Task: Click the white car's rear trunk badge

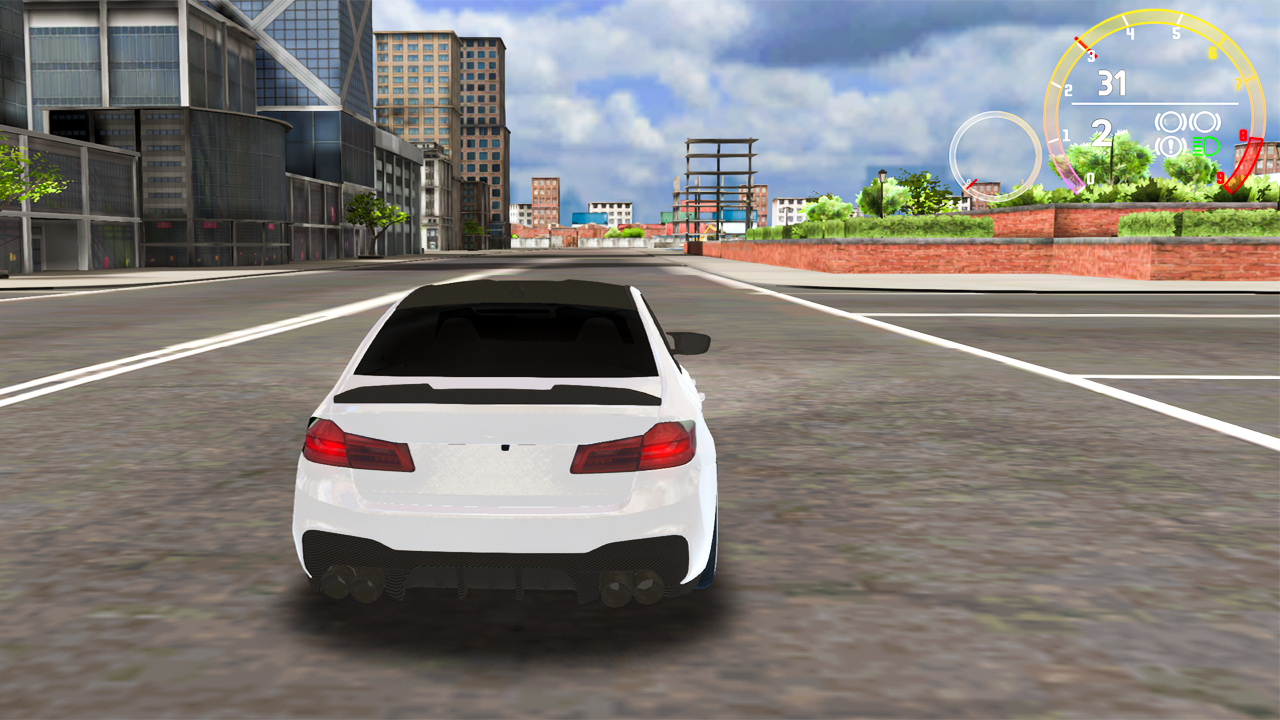Action: point(503,448)
